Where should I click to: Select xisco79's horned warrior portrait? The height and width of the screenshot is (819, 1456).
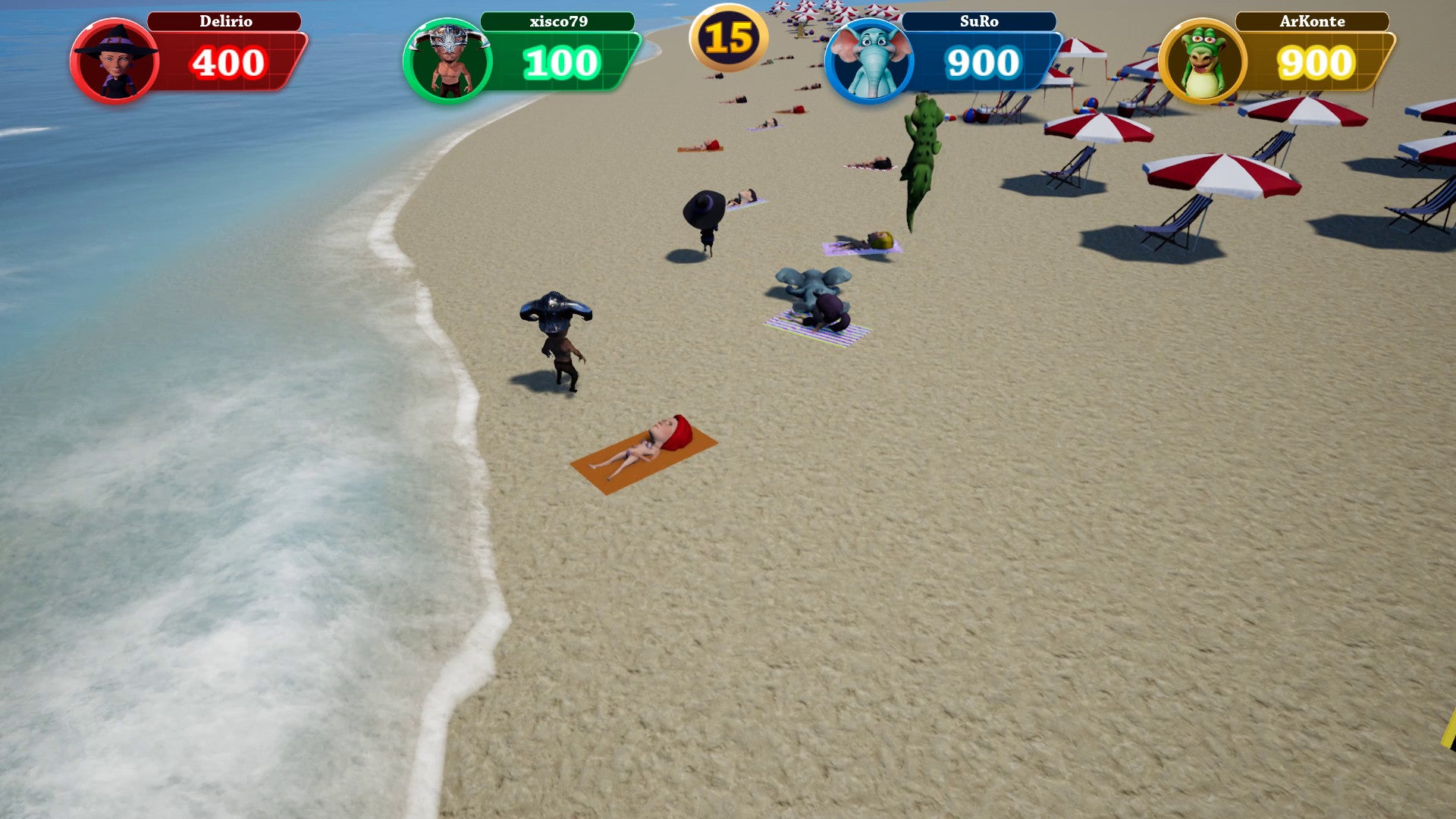click(447, 61)
